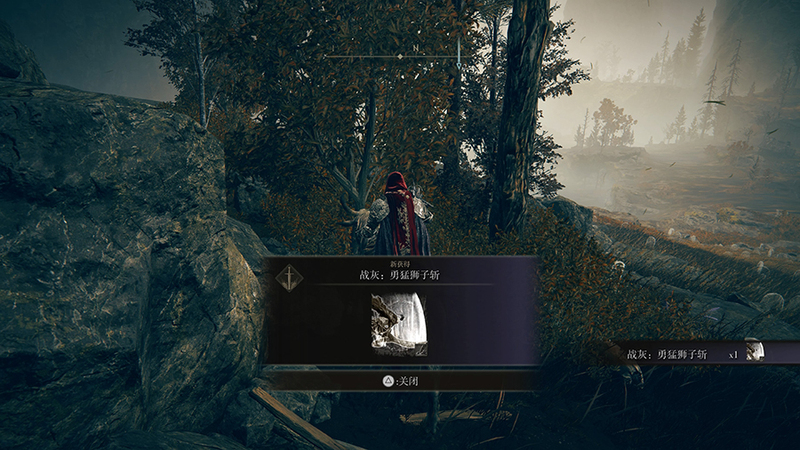Screen dimensions: 800x450
Task: Click the compass bar at the top
Action: [x=400, y=57]
